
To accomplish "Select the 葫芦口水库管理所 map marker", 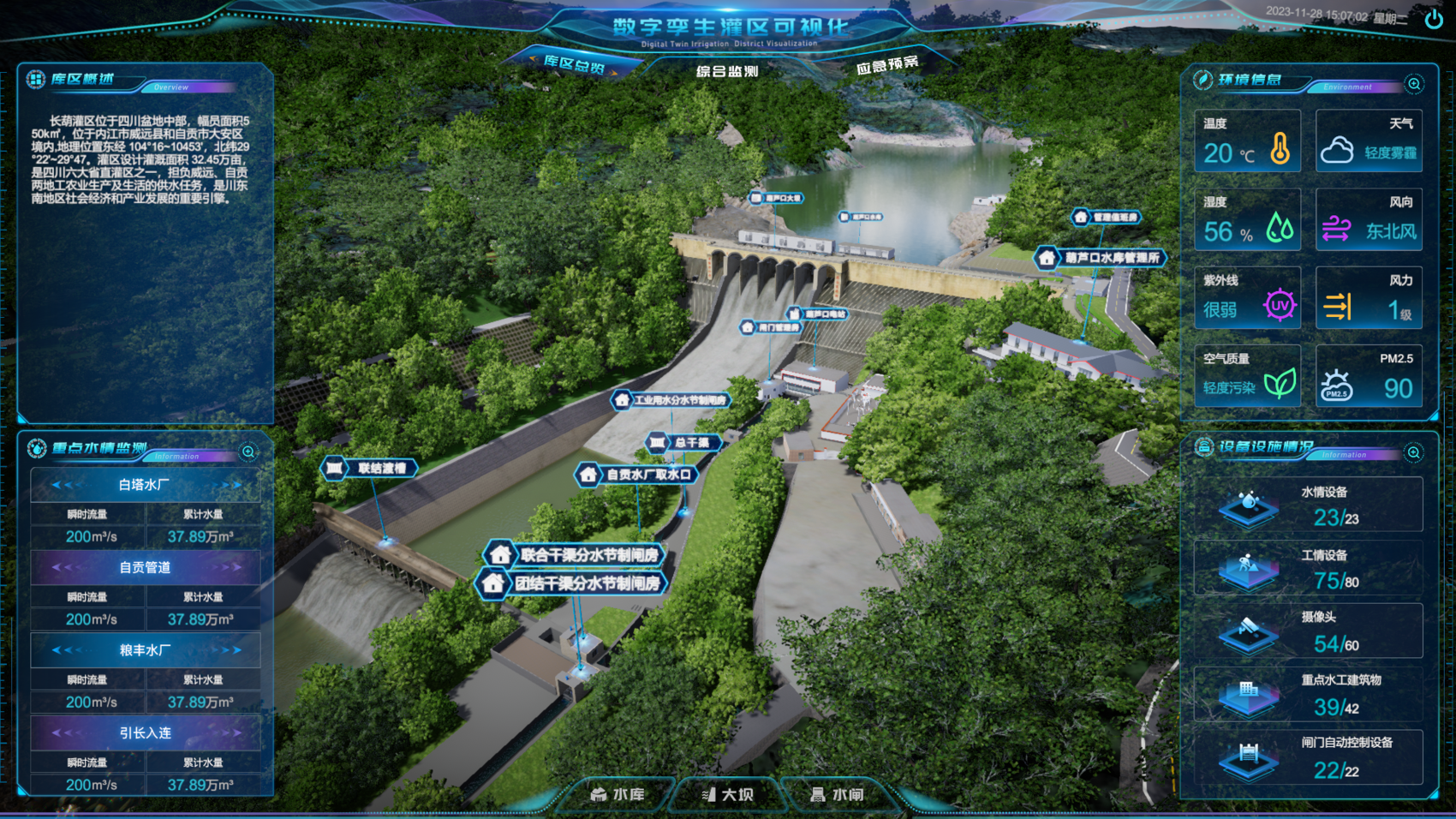I will click(1101, 258).
